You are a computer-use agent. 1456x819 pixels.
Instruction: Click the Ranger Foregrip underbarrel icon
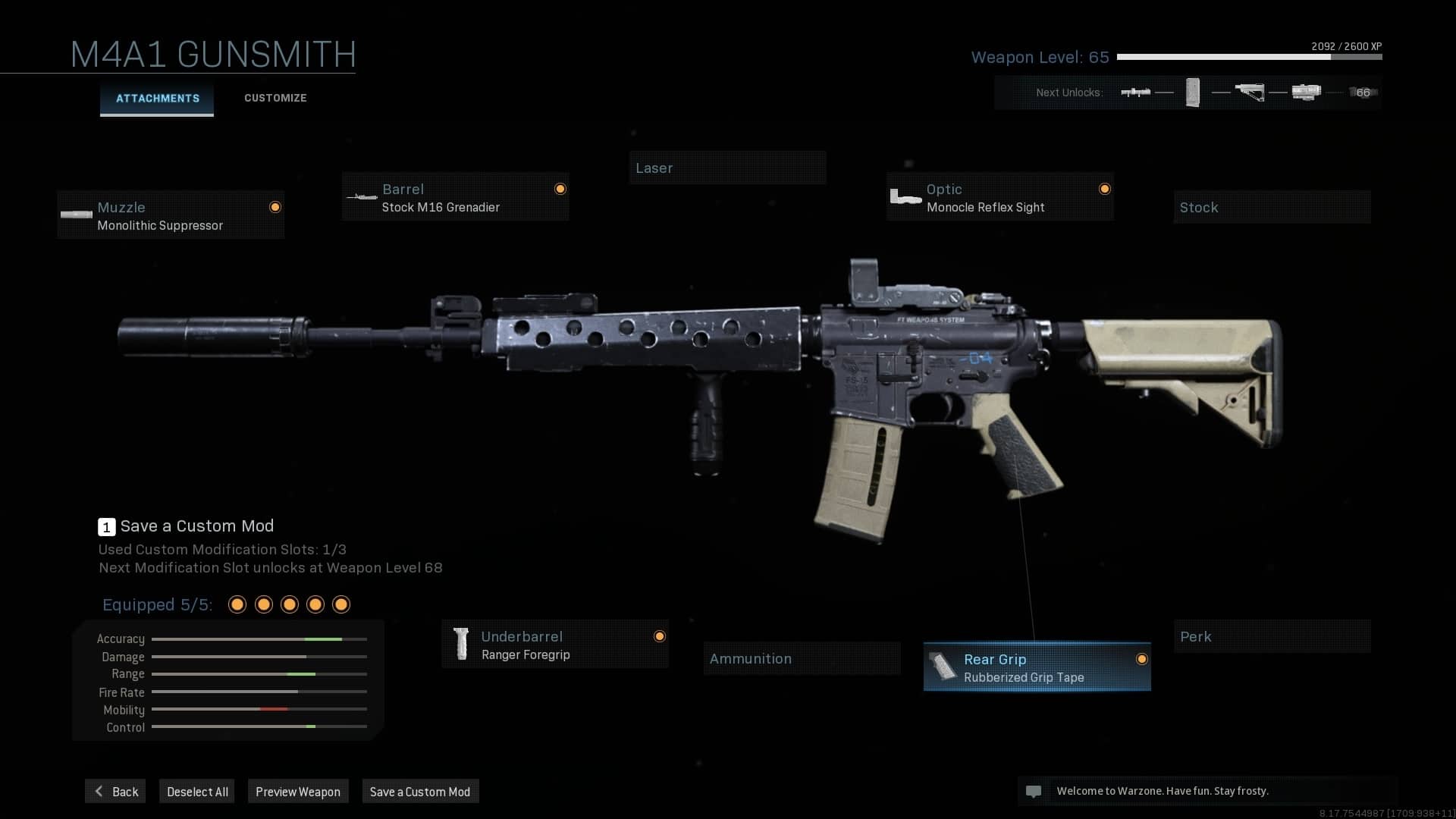pyautogui.click(x=463, y=644)
